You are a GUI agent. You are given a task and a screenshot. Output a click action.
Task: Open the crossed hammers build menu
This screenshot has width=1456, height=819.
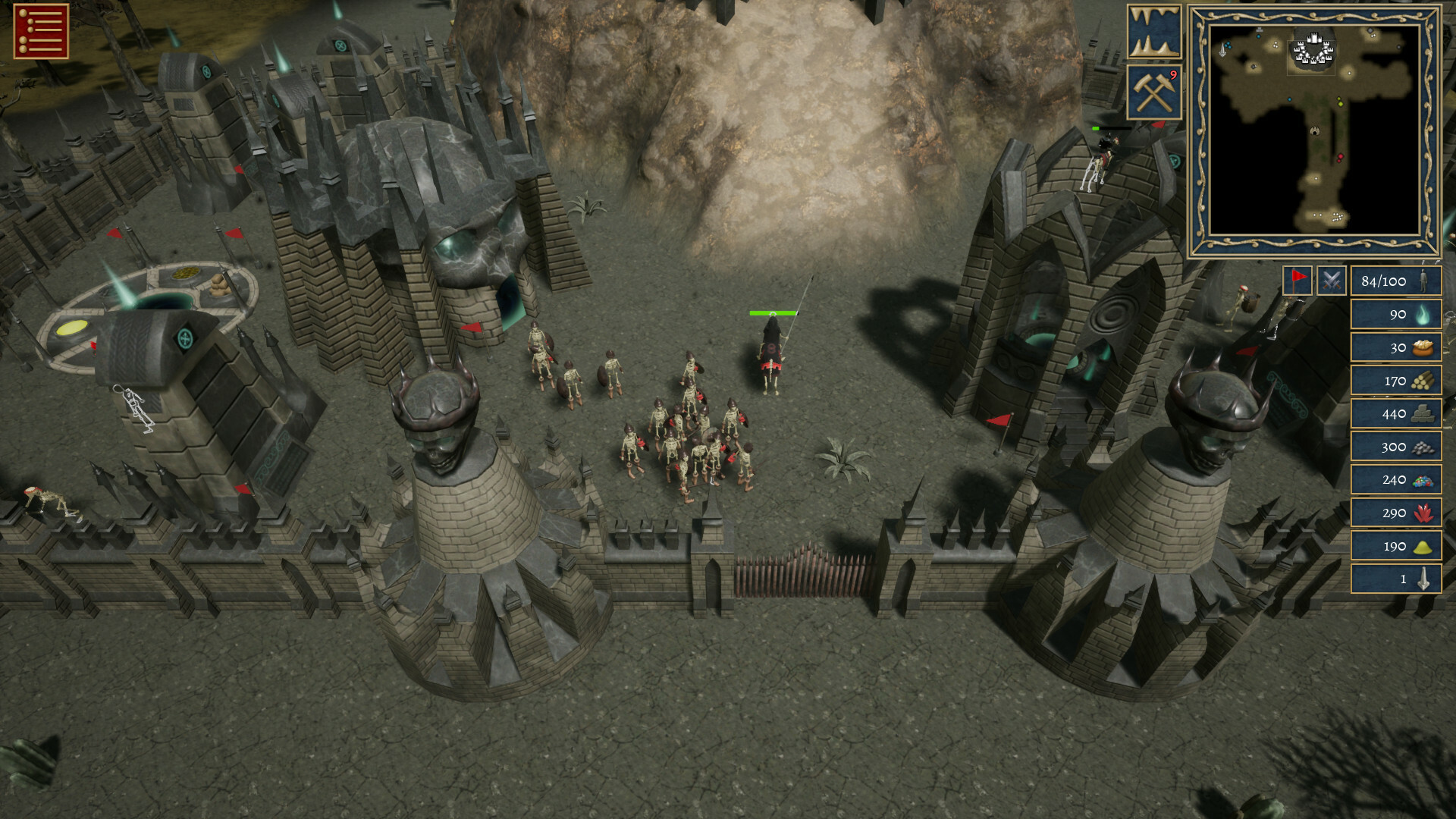[1153, 93]
